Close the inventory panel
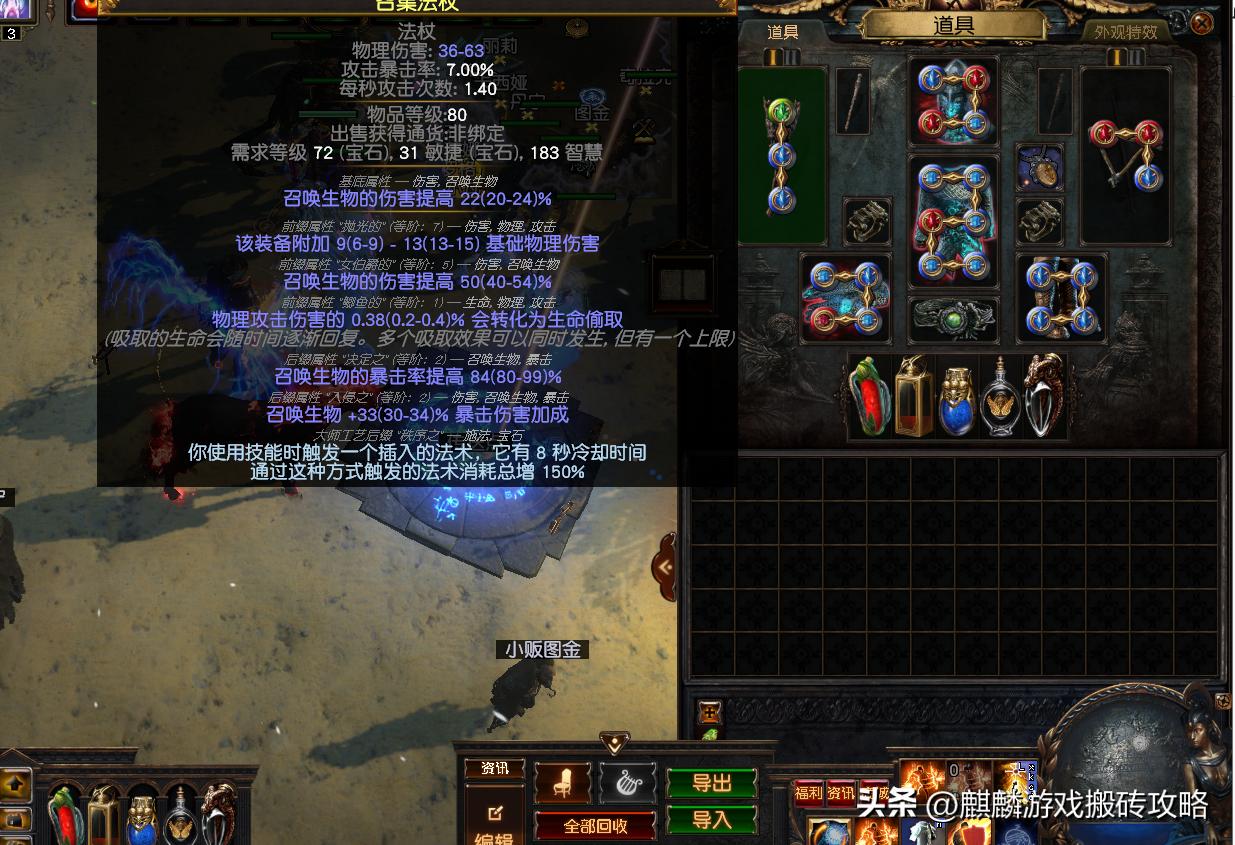Viewport: 1235px width, 845px height. [x=1201, y=22]
